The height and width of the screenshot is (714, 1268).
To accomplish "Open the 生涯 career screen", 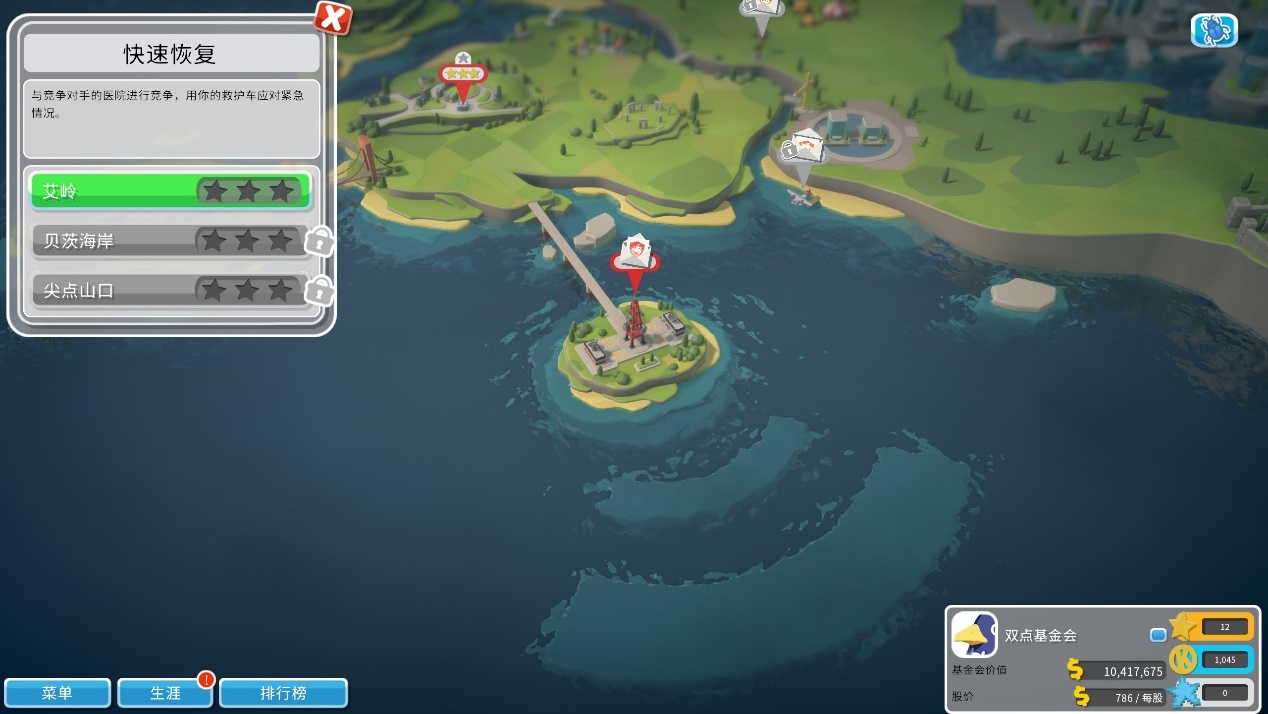I will click(165, 693).
